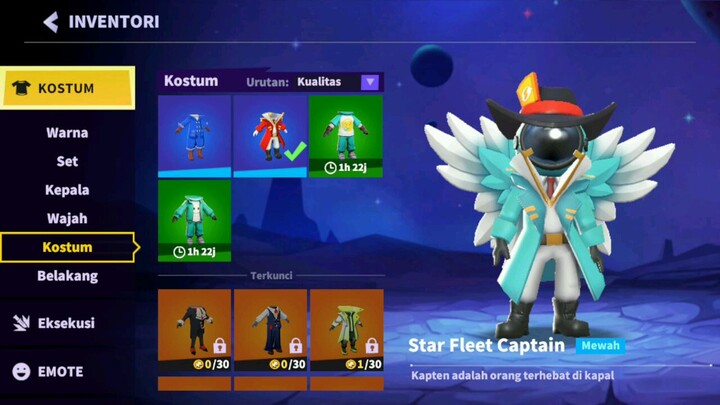The image size is (720, 405).
Task: Show the Belakang items
Action: click(x=67, y=276)
